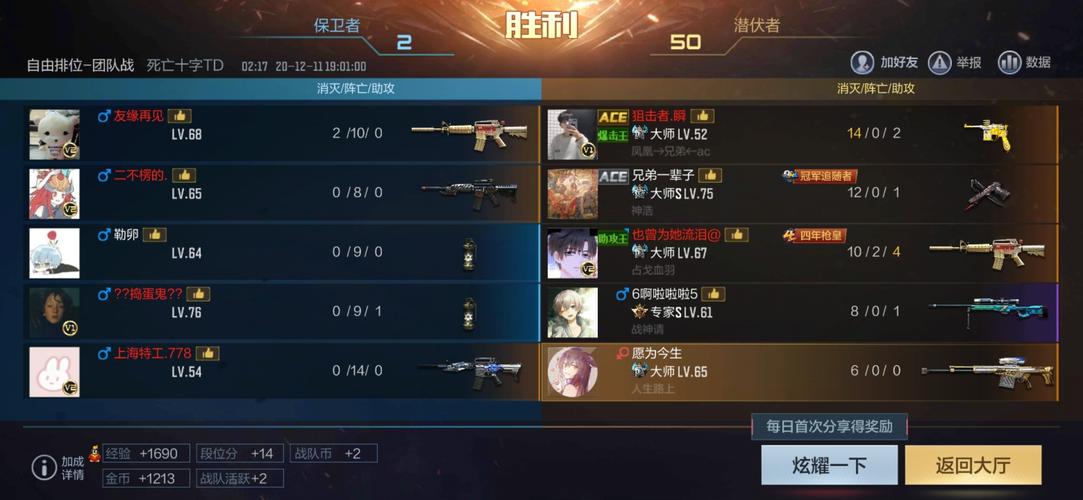Screen dimensions: 1083x500
Task: Give a thumbs-up to 6啊啦啦啦5
Action: tap(713, 294)
